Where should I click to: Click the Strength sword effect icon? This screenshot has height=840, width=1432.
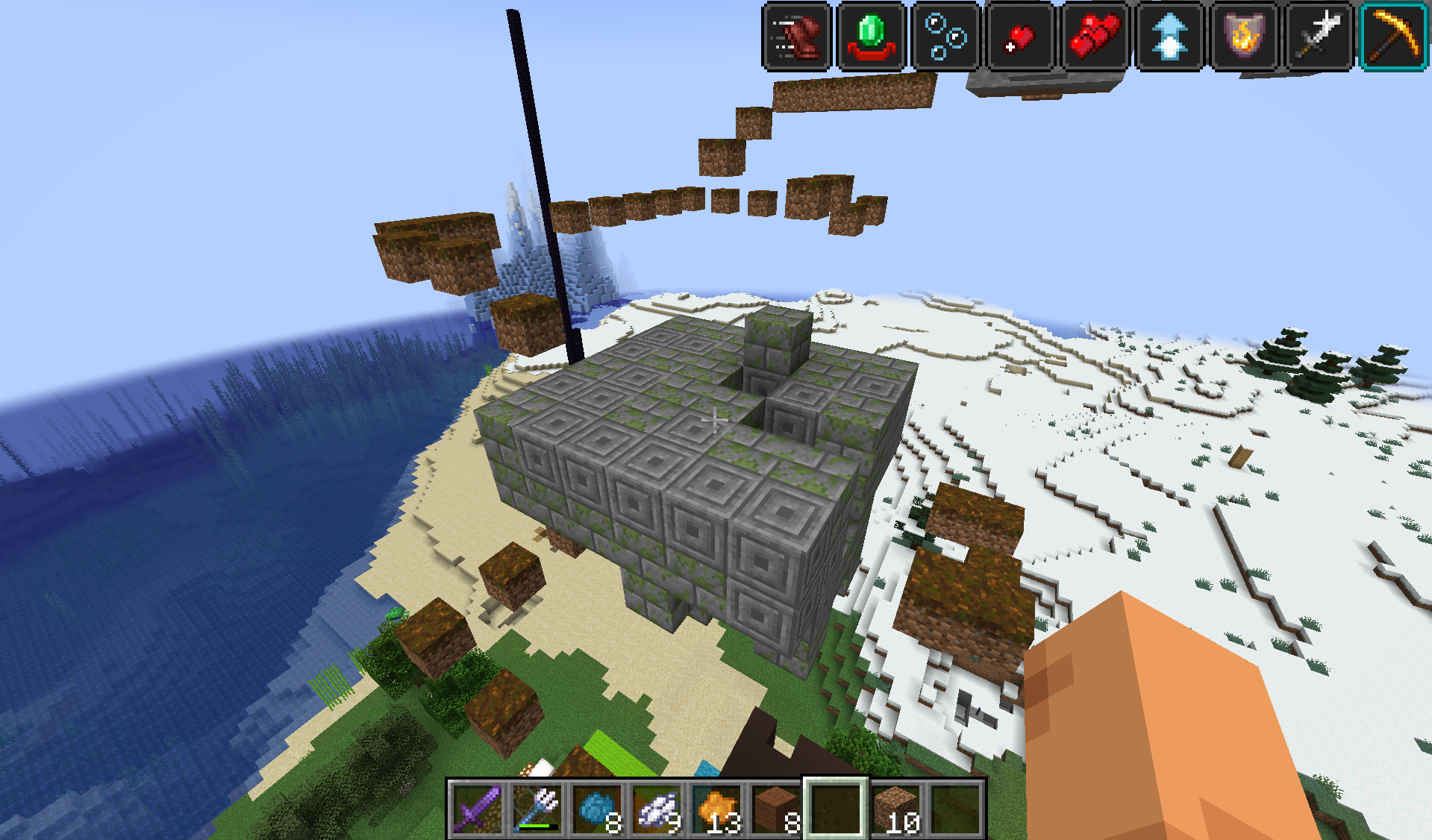pos(1319,36)
